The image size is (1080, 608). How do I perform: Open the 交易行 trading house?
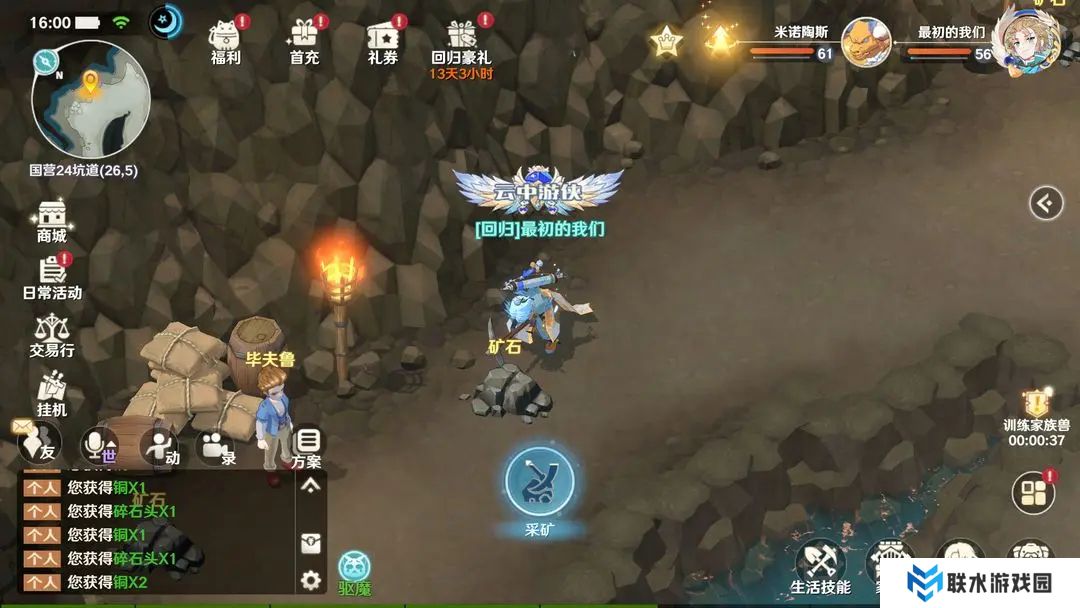51,334
